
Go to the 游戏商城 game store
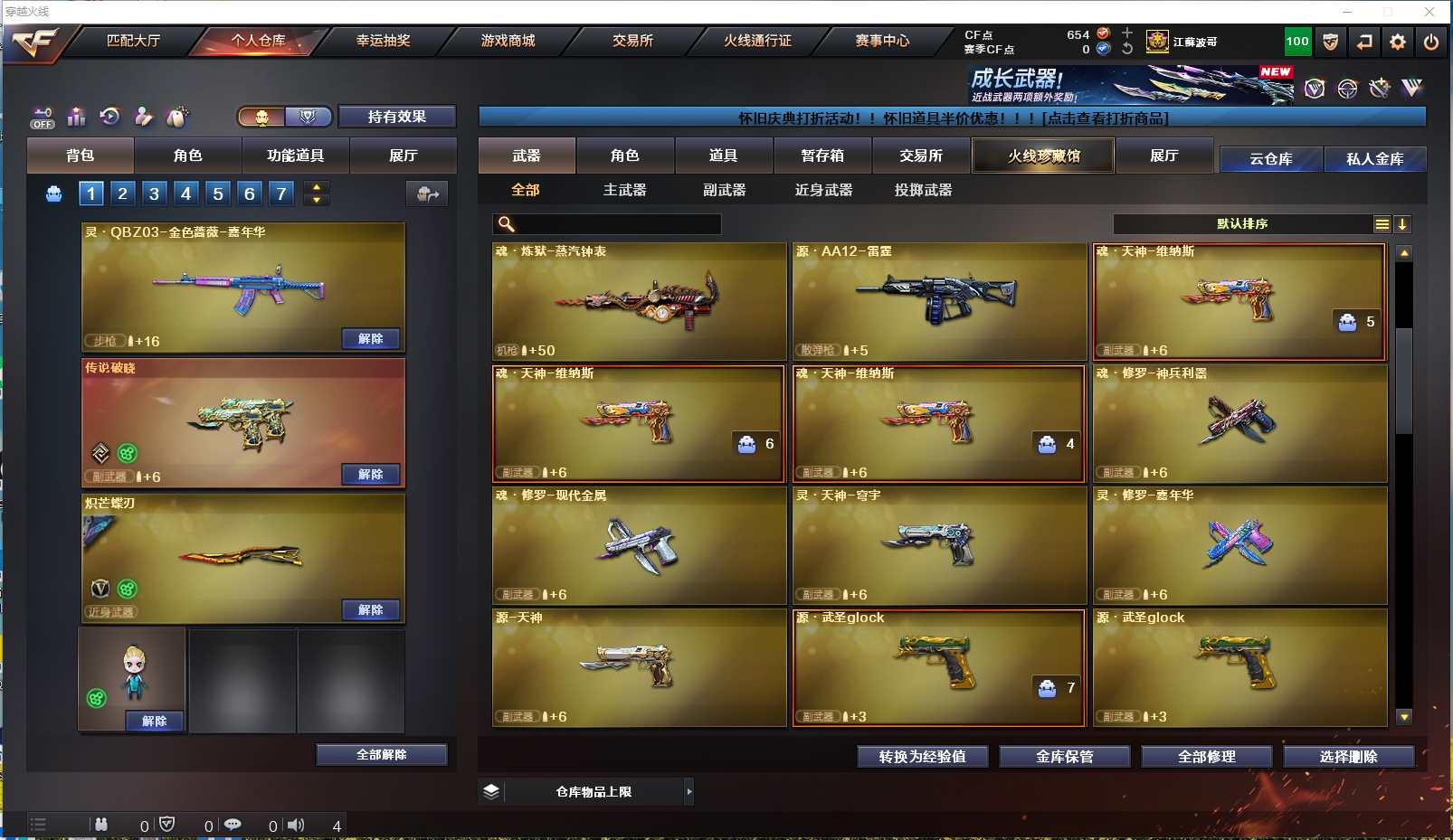coord(508,41)
